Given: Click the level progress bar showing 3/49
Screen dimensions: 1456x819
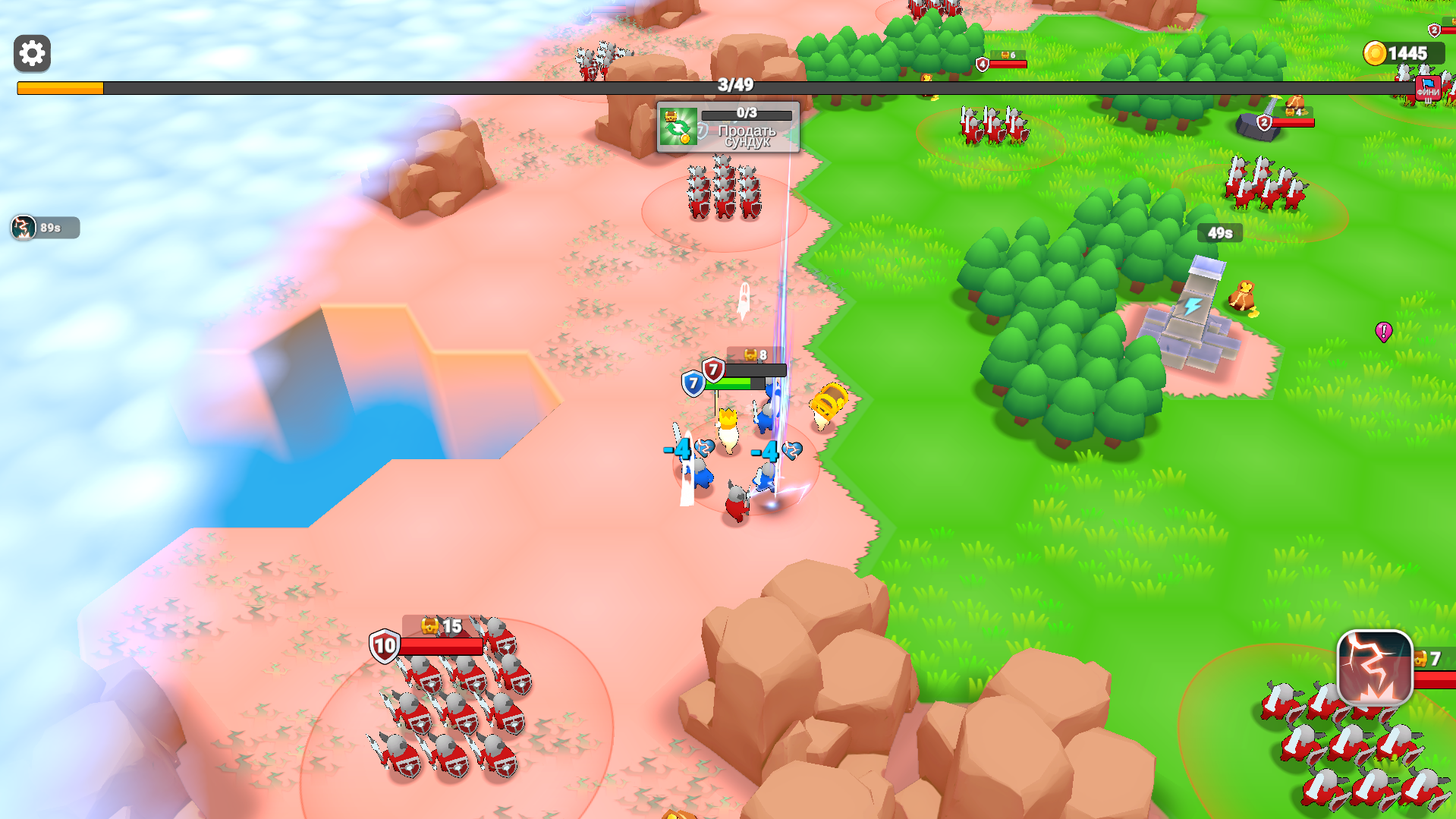Looking at the screenshot, I should pos(731,87).
